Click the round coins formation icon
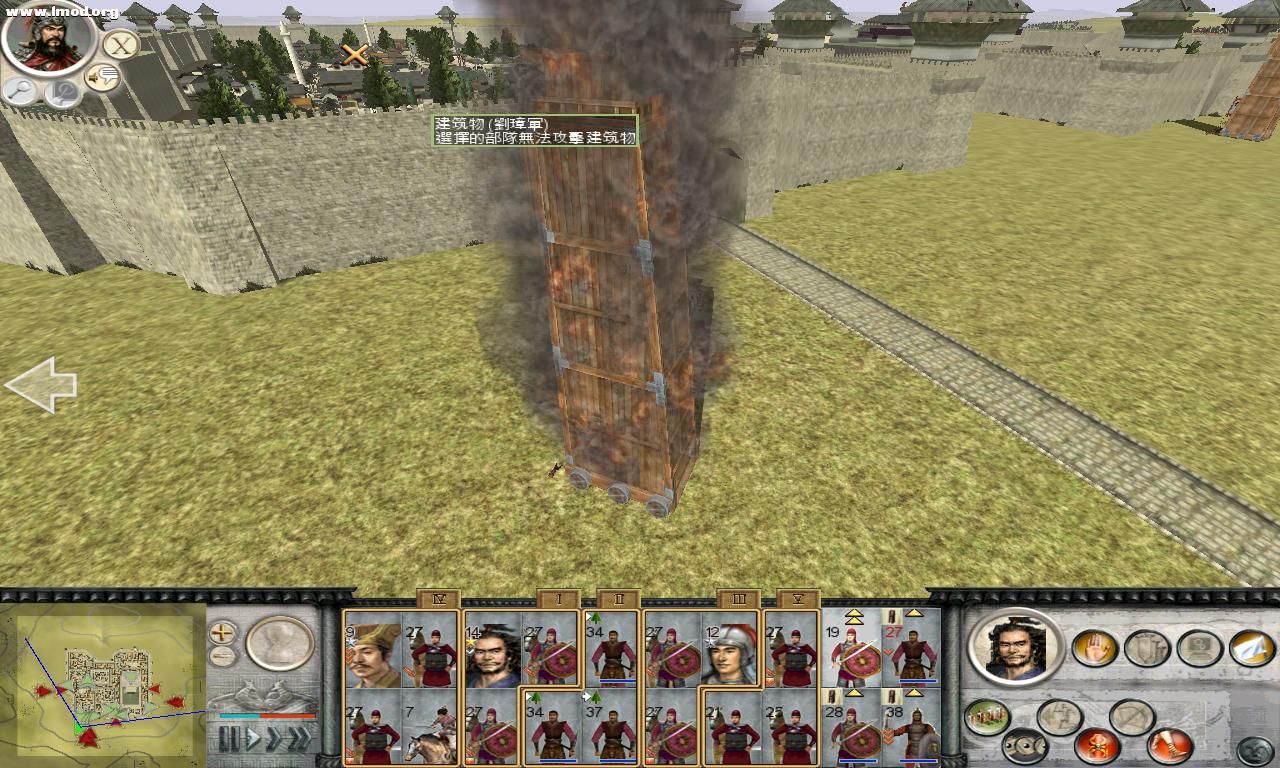This screenshot has height=768, width=1280. [1025, 746]
